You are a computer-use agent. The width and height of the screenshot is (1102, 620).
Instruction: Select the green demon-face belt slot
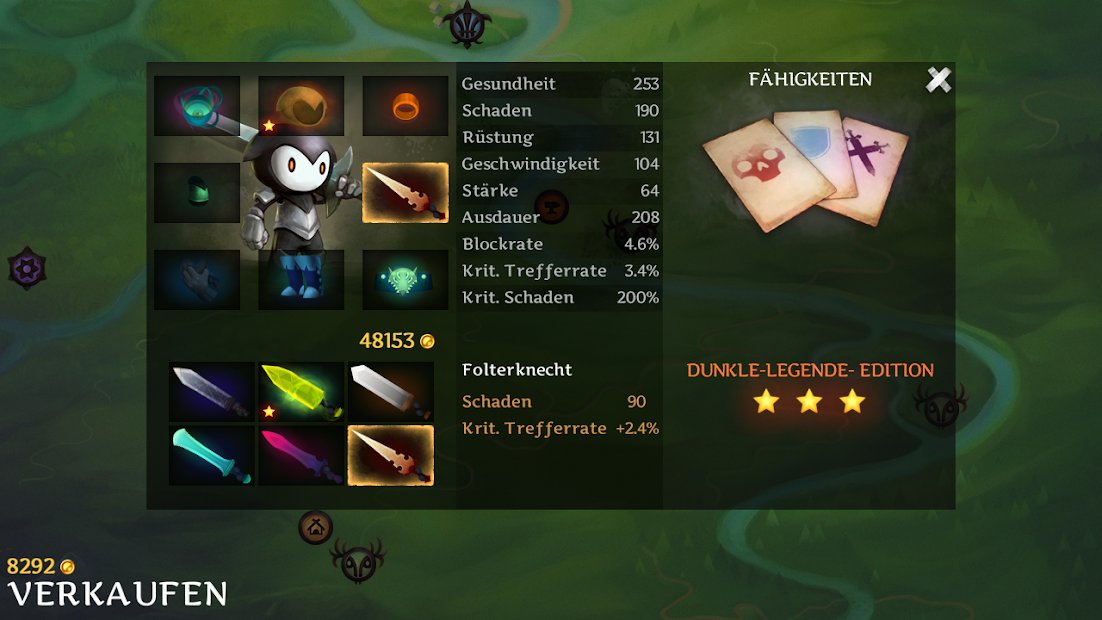[405, 280]
